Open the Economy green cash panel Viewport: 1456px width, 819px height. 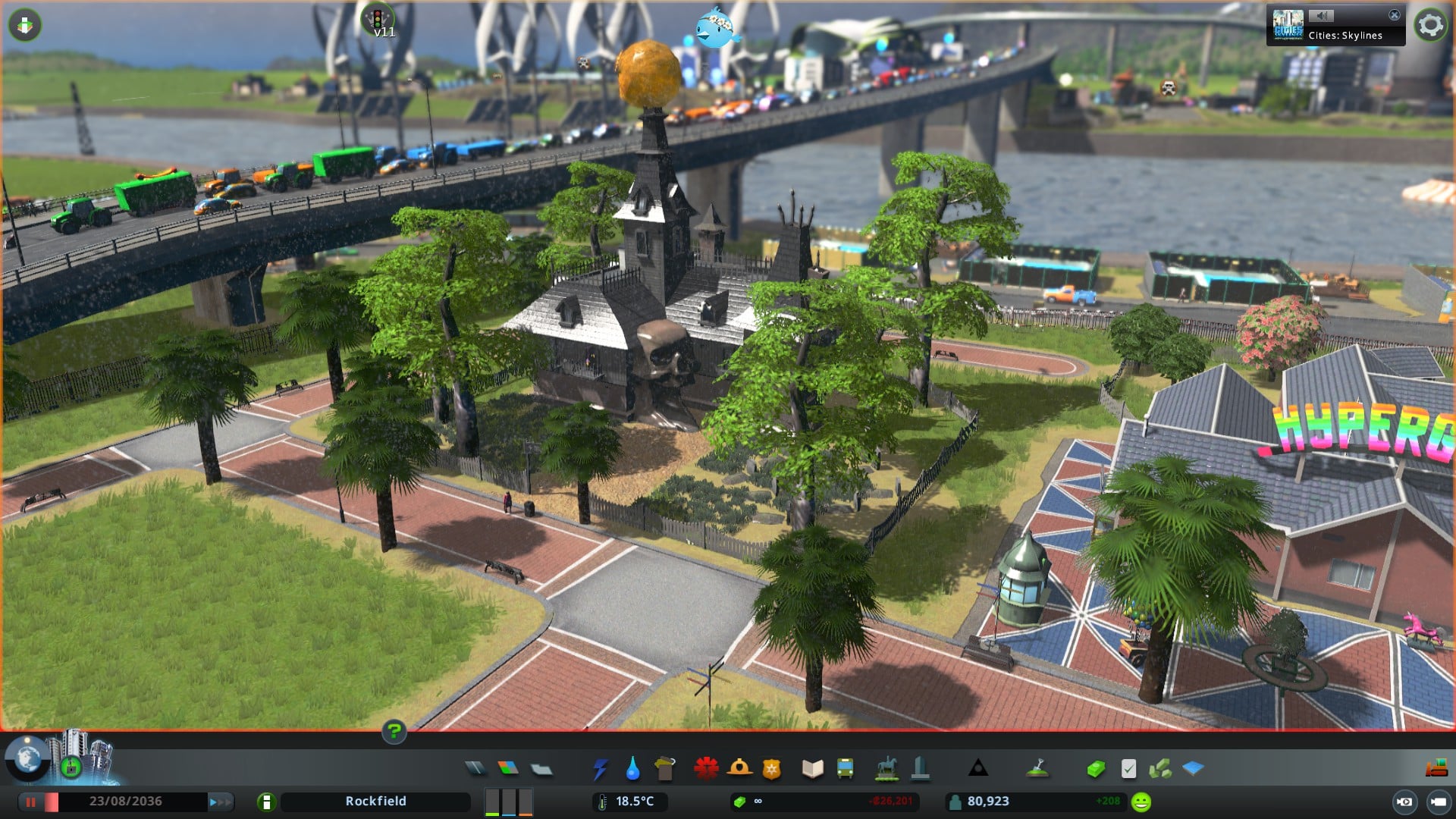pos(1095,770)
